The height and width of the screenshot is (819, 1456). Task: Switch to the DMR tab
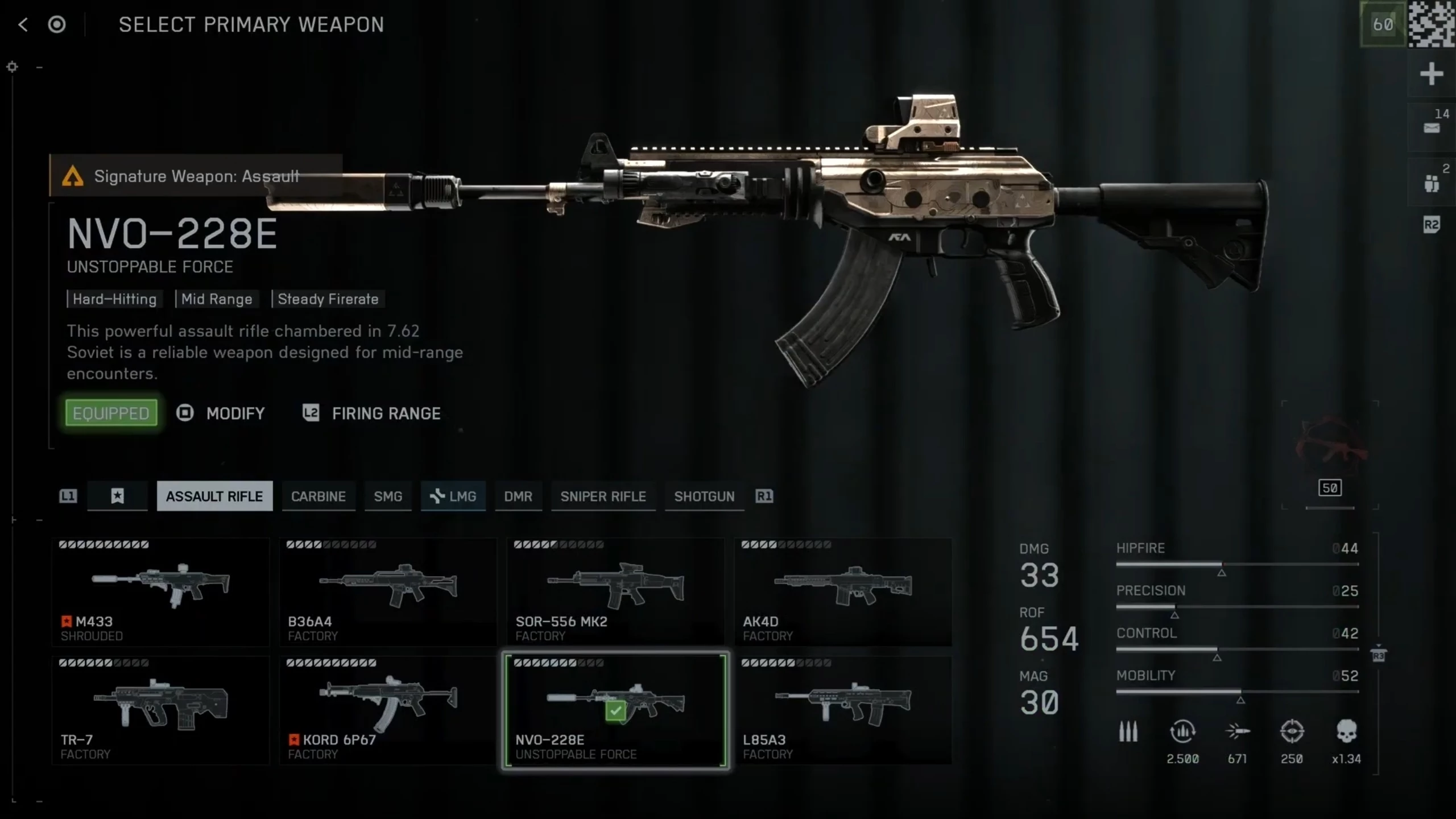[x=518, y=497]
